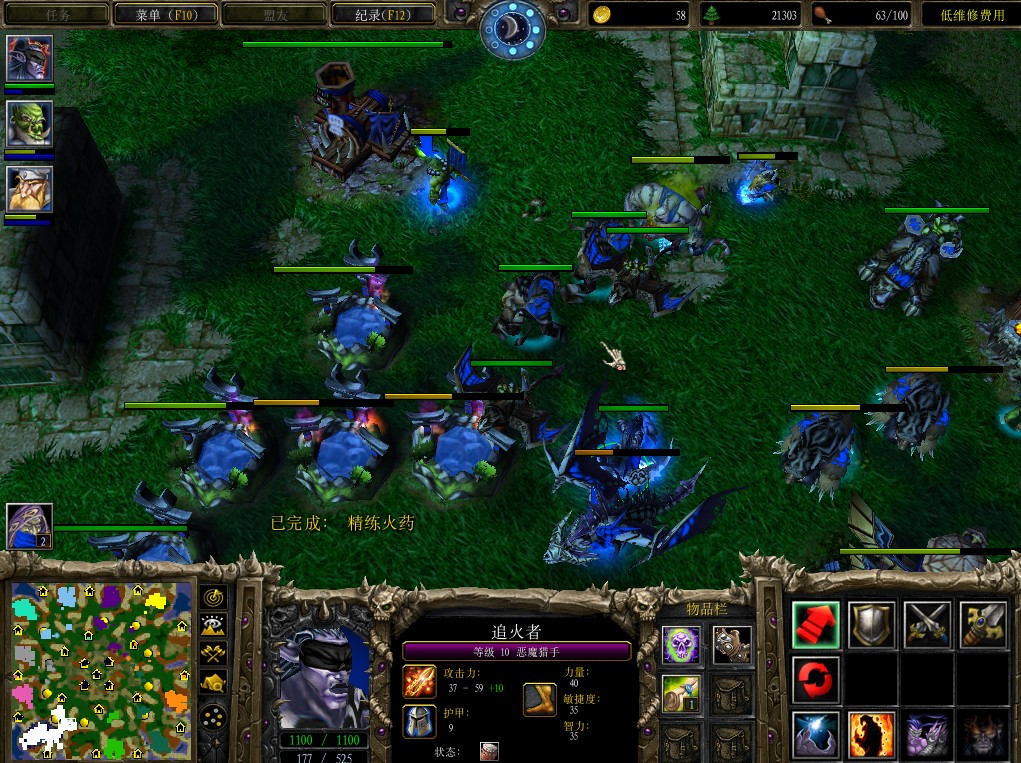Issue the Move command red arrow
The height and width of the screenshot is (763, 1021).
click(x=816, y=624)
